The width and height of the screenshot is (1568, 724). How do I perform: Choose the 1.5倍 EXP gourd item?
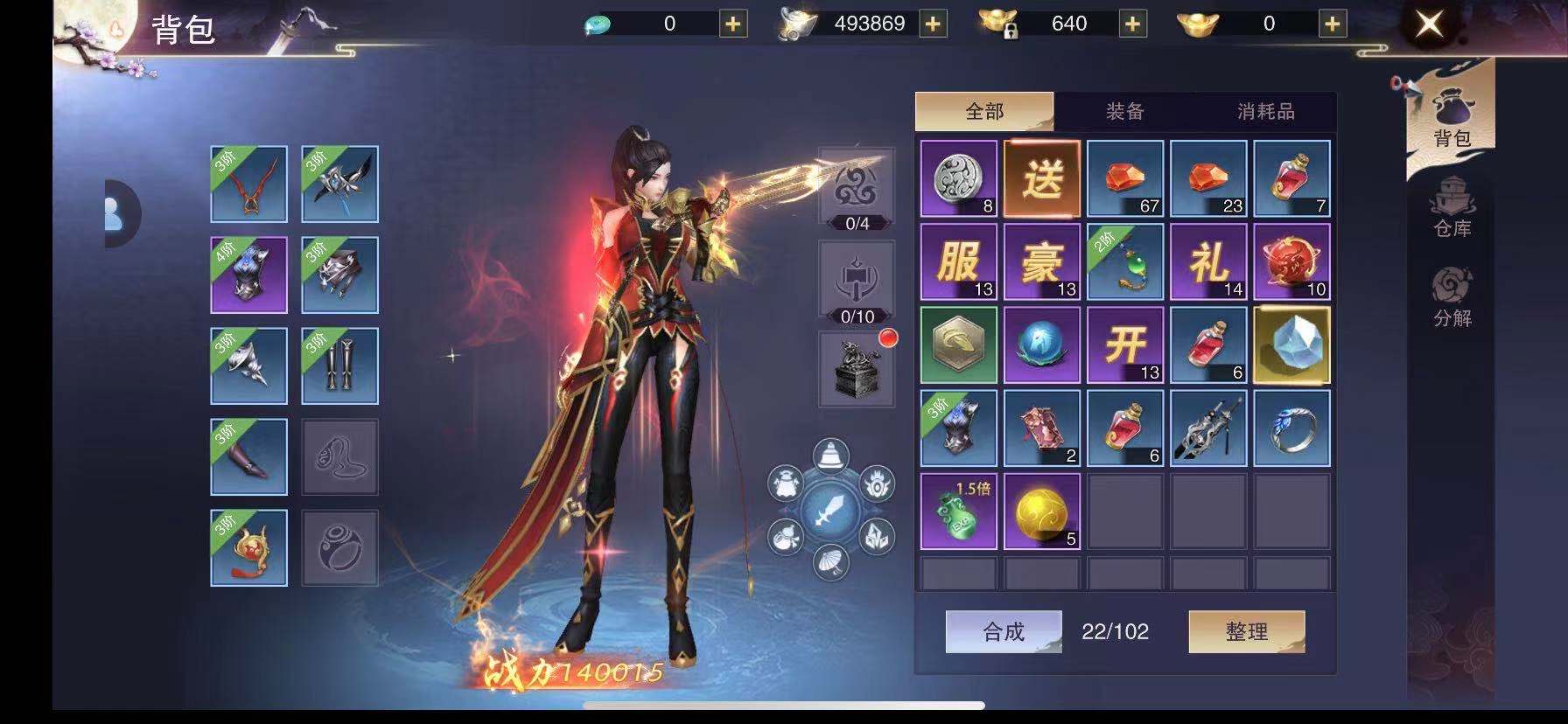958,512
